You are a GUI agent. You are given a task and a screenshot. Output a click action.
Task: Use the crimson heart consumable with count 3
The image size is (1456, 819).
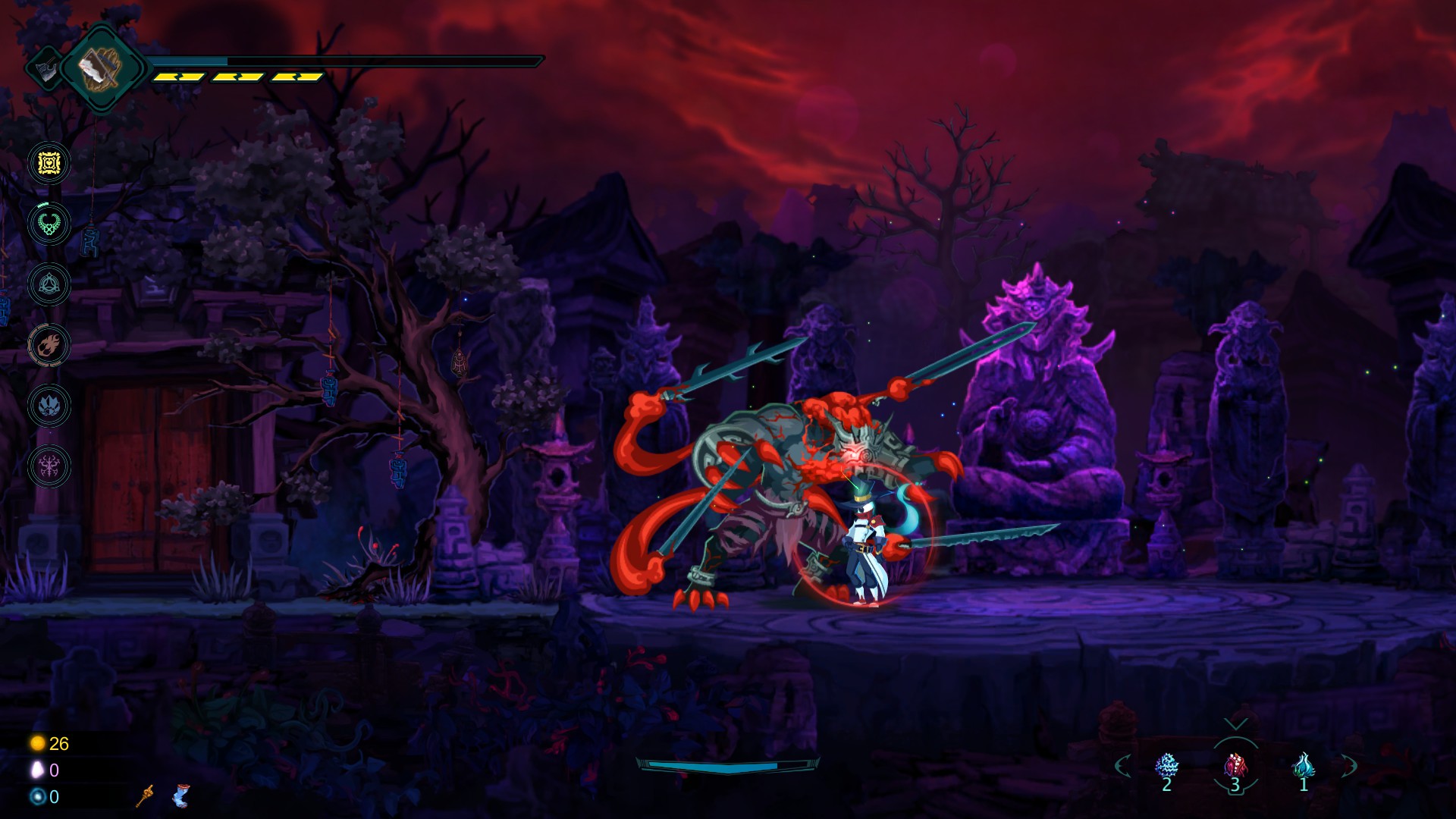(1235, 766)
